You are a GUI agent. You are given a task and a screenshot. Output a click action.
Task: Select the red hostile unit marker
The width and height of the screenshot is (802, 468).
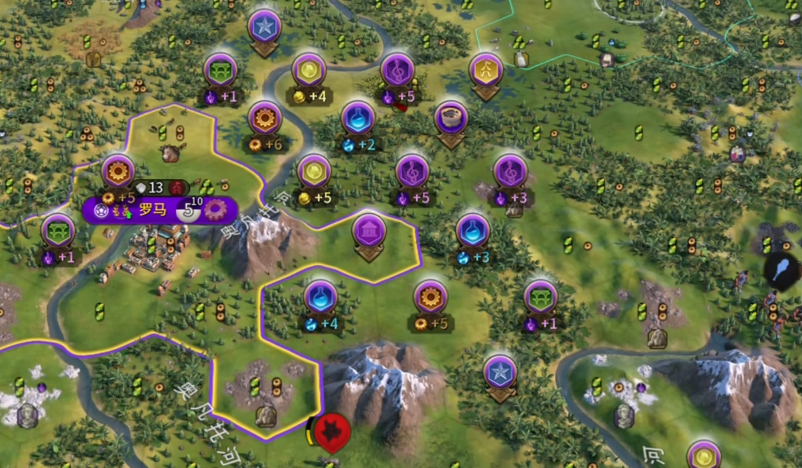pyautogui.click(x=329, y=433)
